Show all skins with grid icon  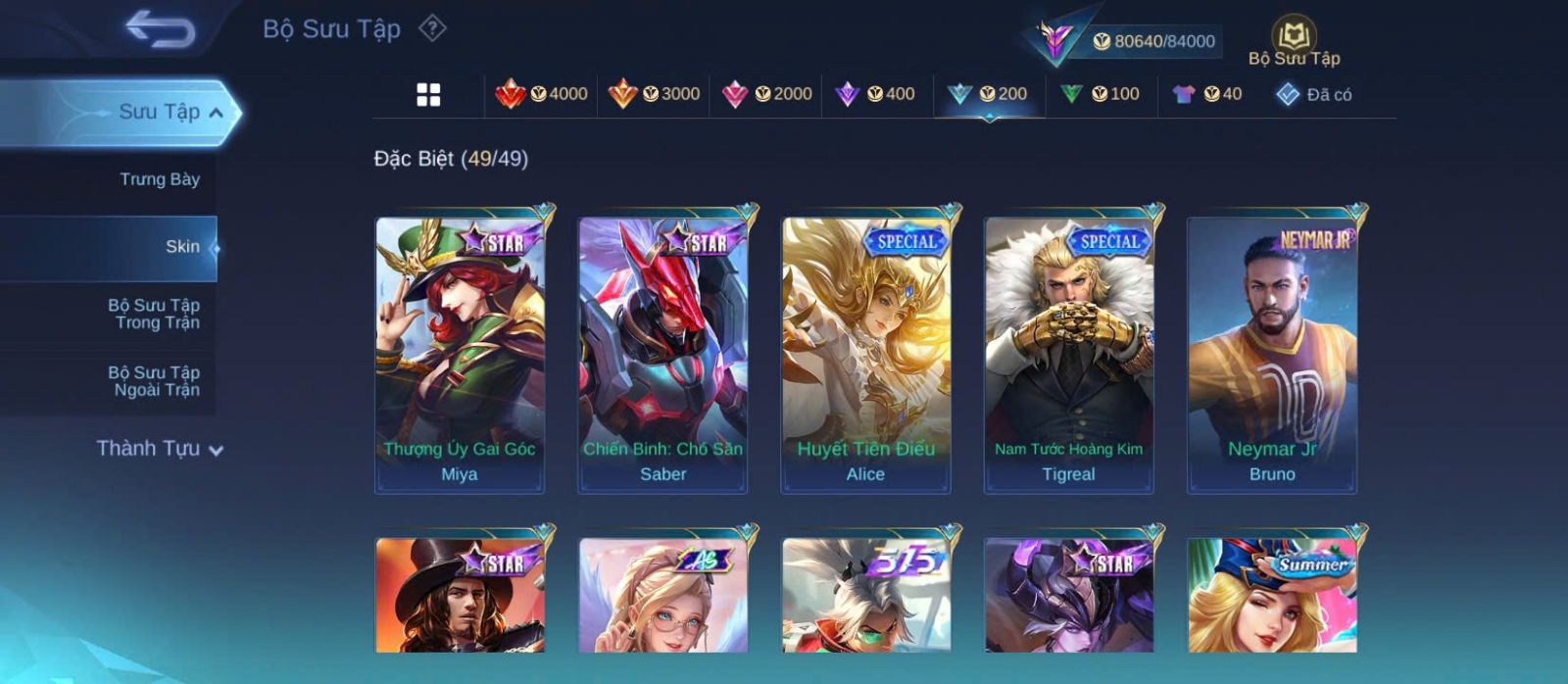point(428,95)
